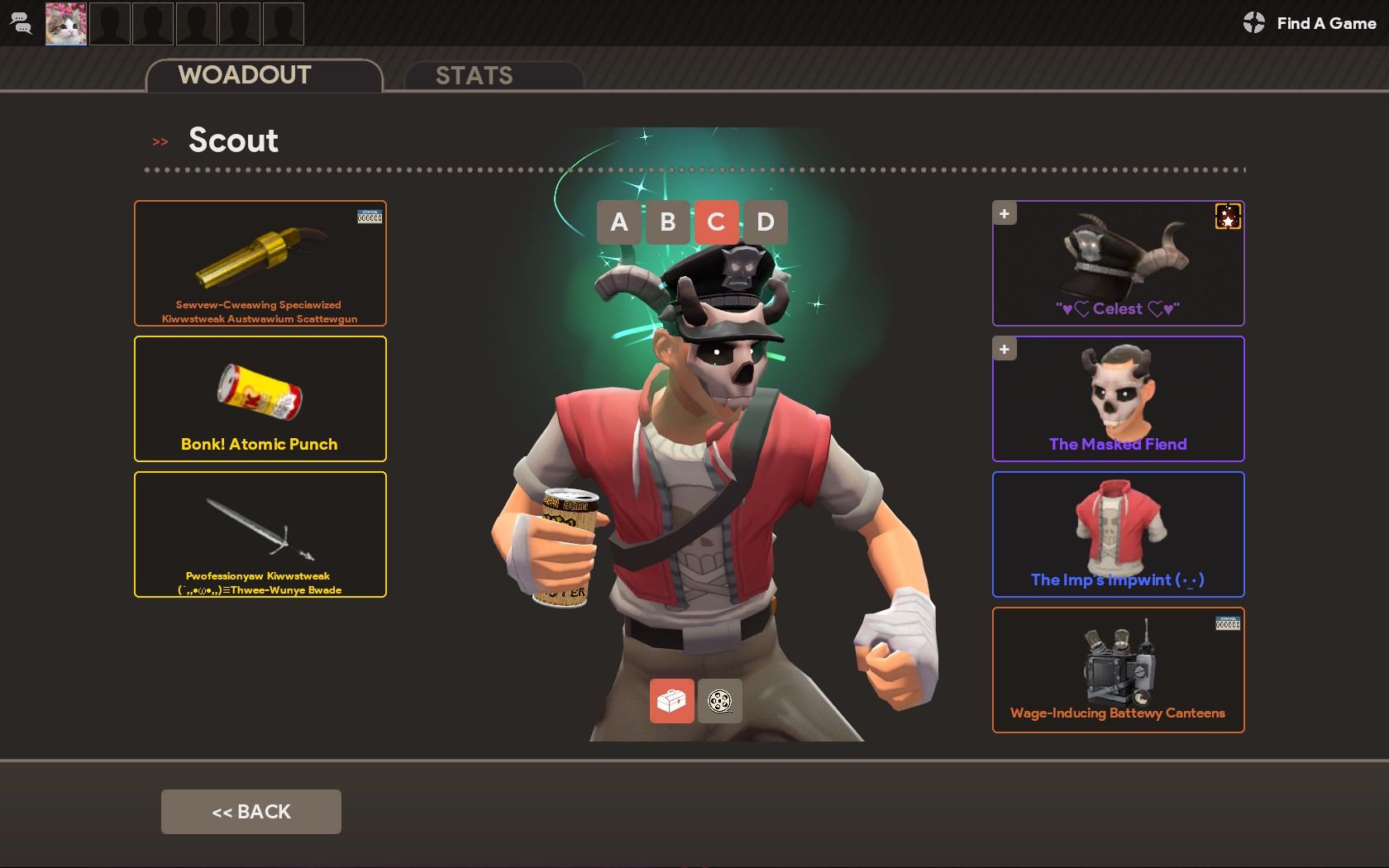Viewport: 1389px width, 868px height.
Task: Click the gamepad icon next to Find A Game
Action: (x=1253, y=23)
